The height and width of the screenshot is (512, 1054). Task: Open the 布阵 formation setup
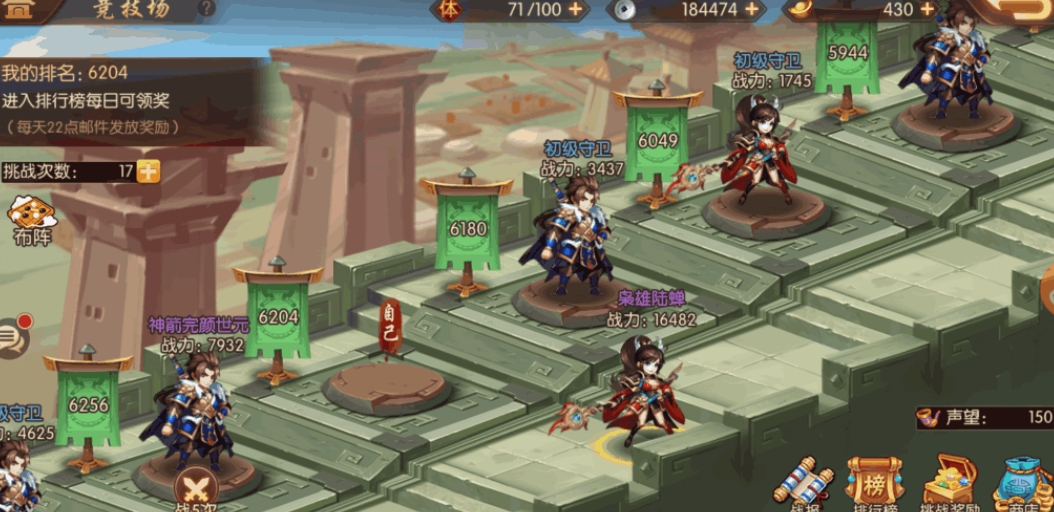pyautogui.click(x=32, y=219)
